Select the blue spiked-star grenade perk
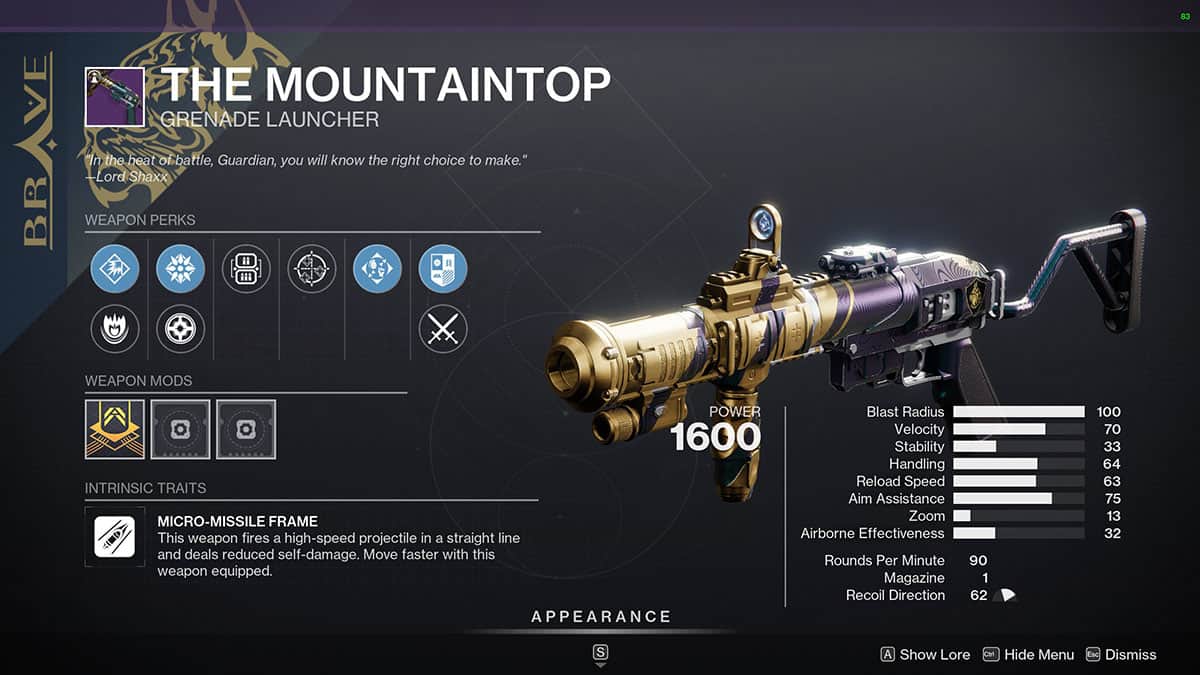This screenshot has height=675, width=1200. 181,269
